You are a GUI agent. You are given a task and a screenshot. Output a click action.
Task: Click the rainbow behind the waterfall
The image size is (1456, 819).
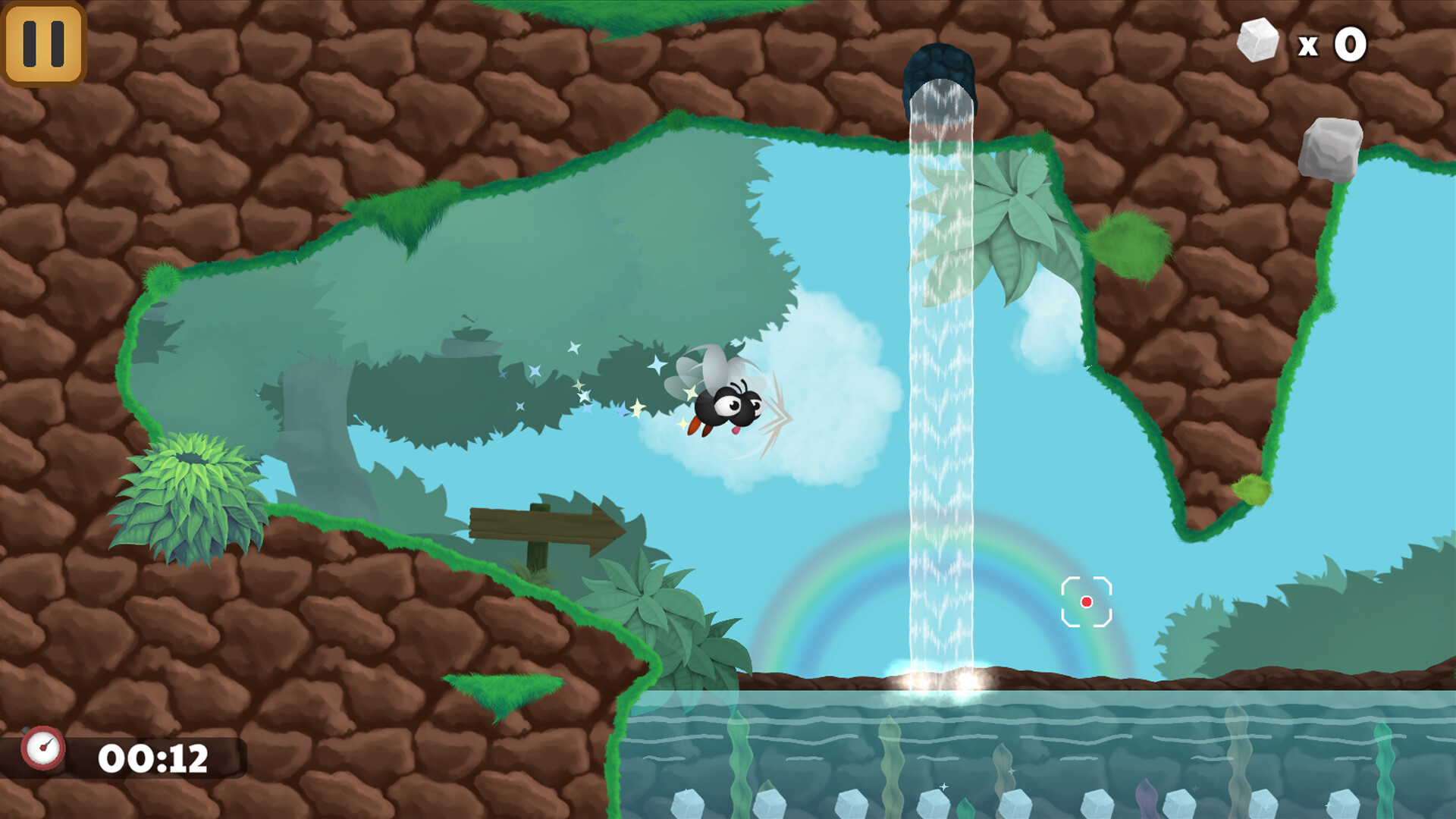tap(811, 599)
